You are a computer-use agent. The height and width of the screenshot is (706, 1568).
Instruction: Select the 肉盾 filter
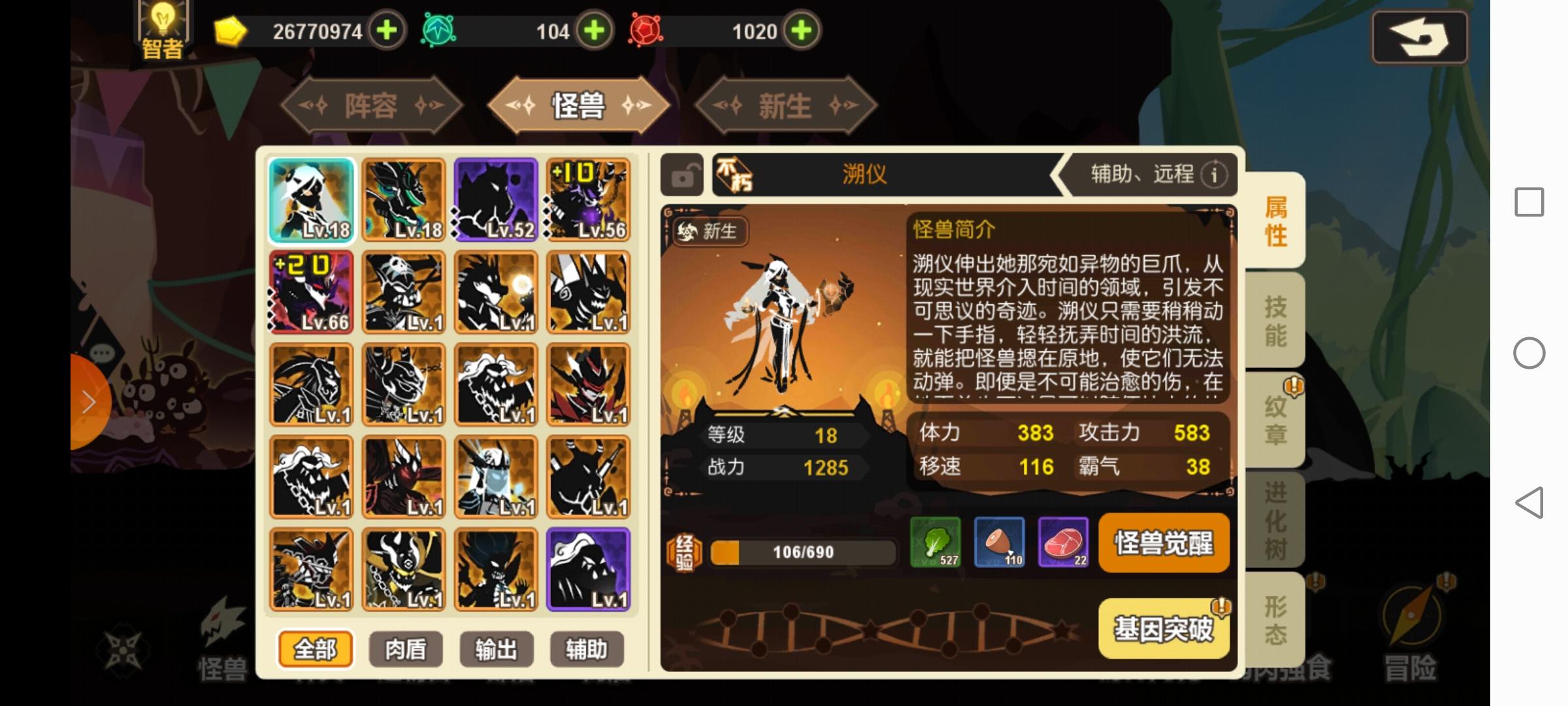pos(406,648)
